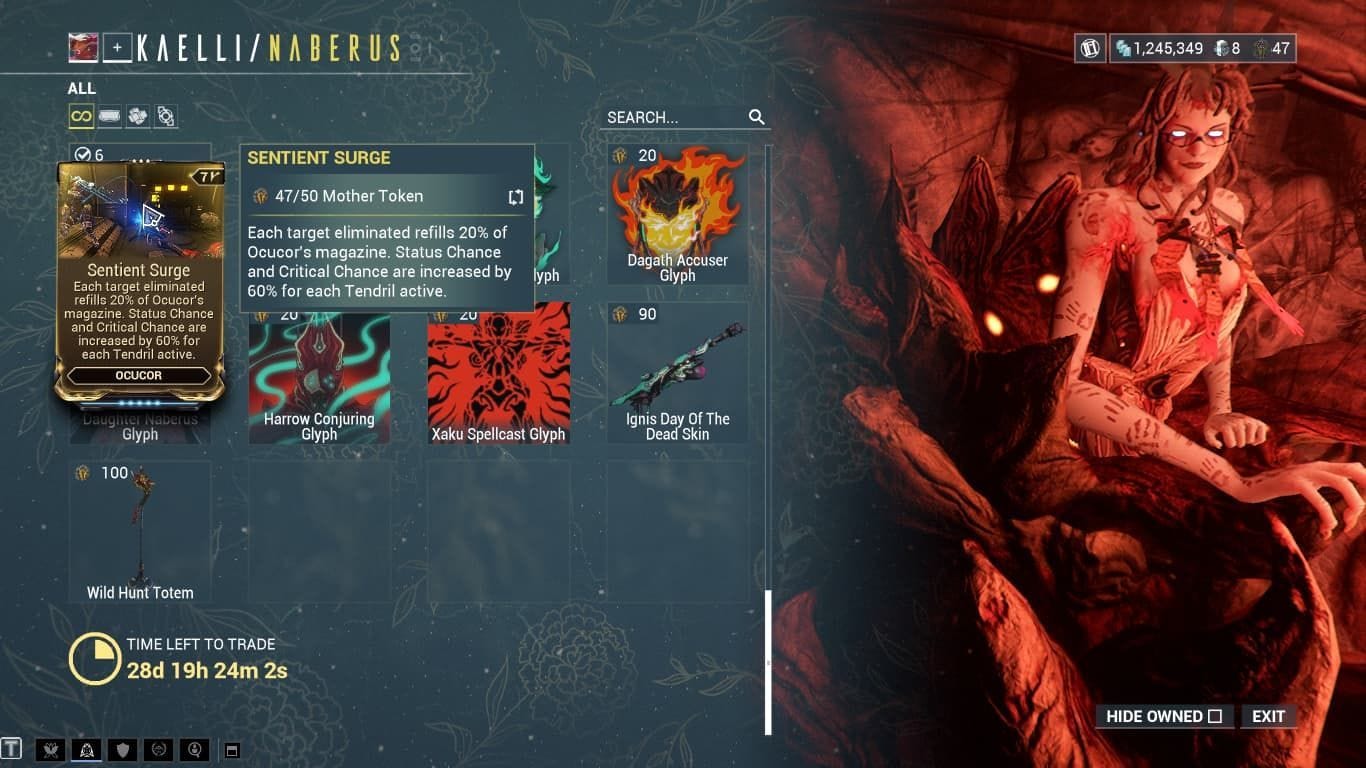Switch to the ALL category tab
Image resolution: width=1366 pixels, height=768 pixels.
81,88
